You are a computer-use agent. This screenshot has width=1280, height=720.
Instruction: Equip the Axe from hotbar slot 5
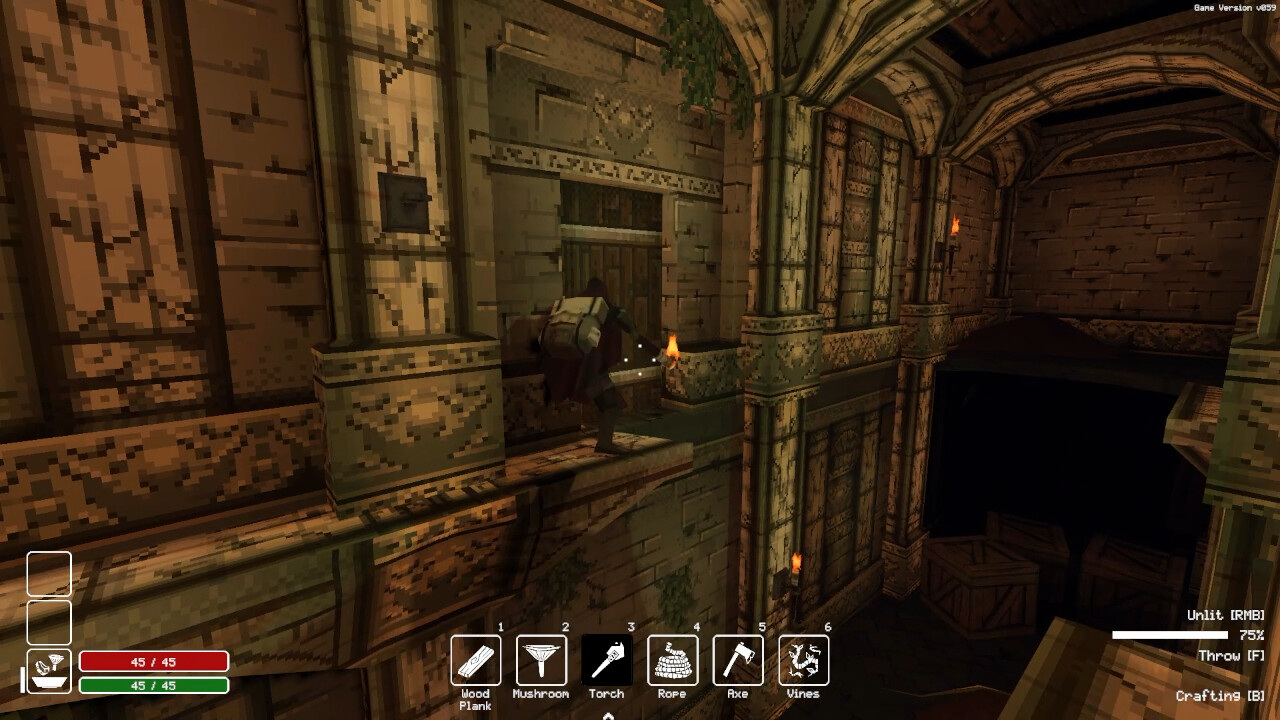point(737,660)
